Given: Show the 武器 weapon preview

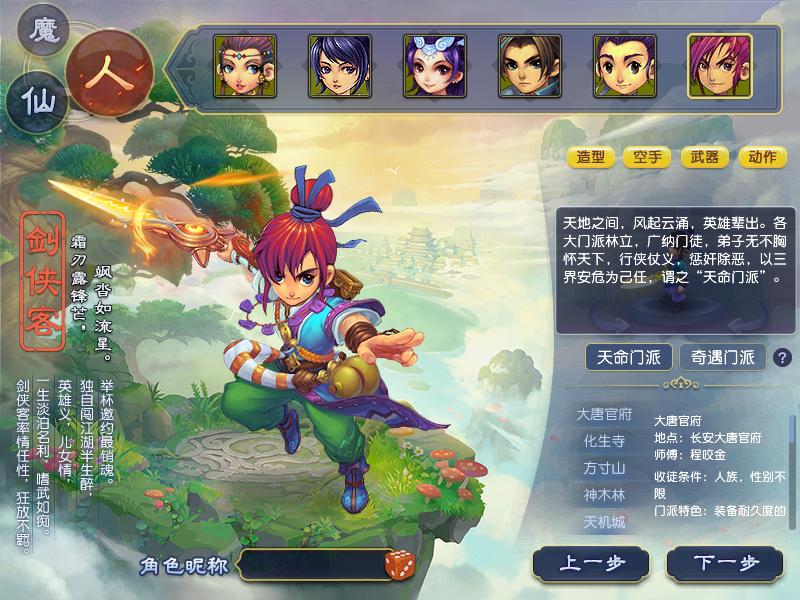Looking at the screenshot, I should (x=705, y=157).
